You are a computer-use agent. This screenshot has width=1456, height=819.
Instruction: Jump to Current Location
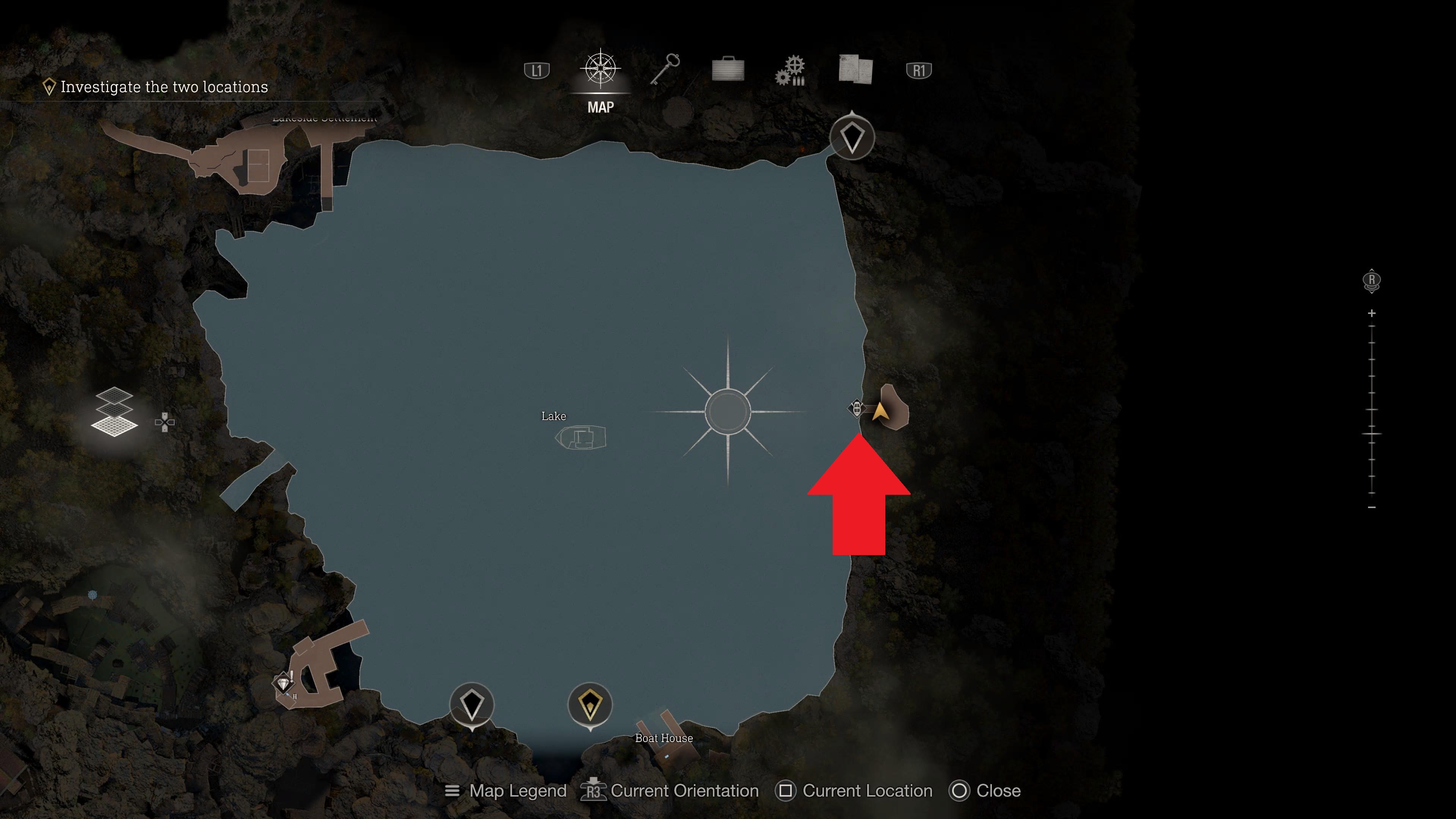coord(855,791)
